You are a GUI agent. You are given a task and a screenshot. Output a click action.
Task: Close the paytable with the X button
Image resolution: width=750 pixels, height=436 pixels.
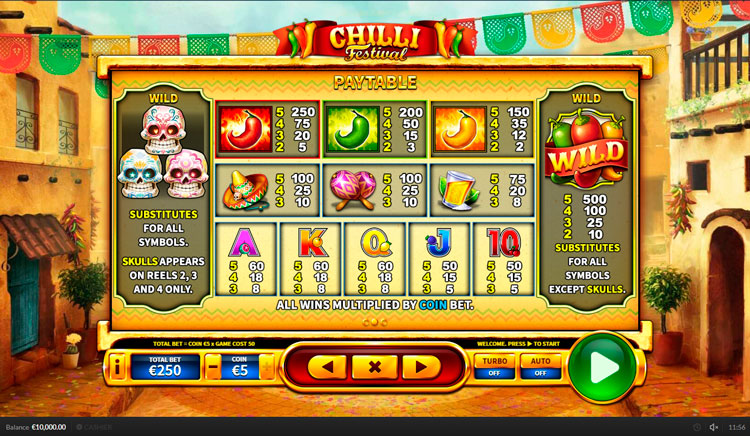tap(374, 367)
